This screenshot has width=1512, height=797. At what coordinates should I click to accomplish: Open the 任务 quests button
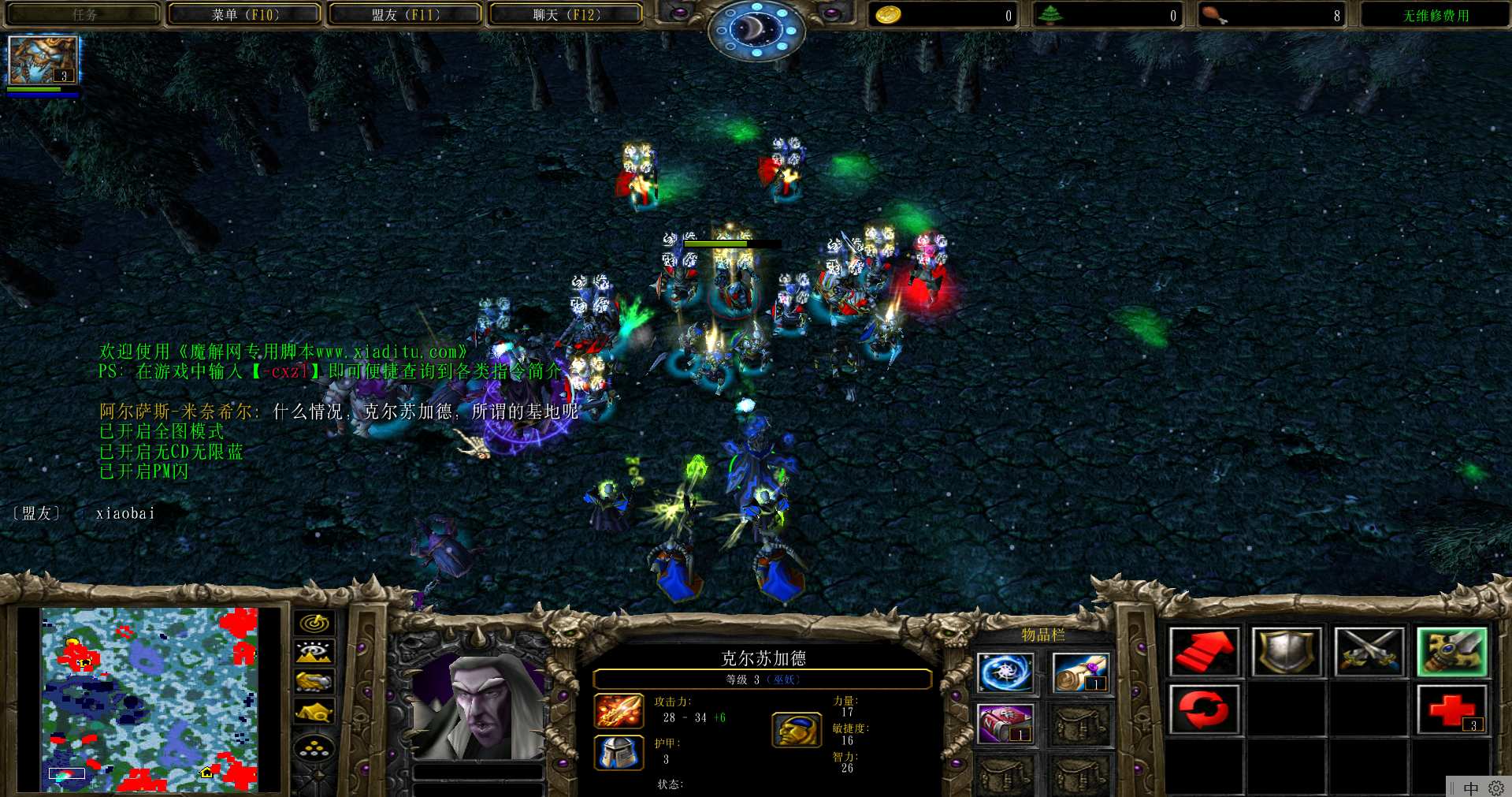[84, 15]
